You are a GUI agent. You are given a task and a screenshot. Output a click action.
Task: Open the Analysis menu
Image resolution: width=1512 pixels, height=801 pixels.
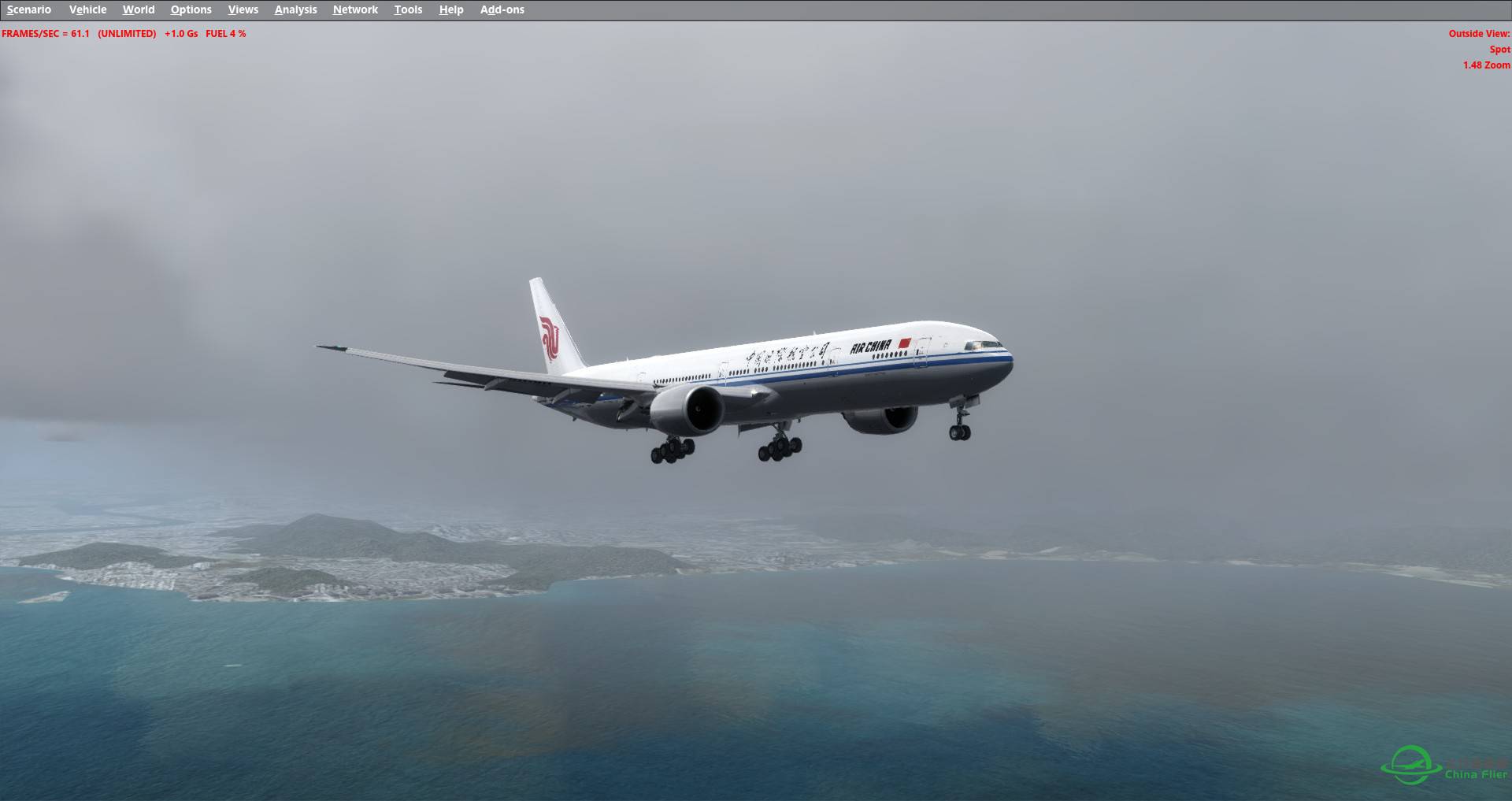click(295, 9)
